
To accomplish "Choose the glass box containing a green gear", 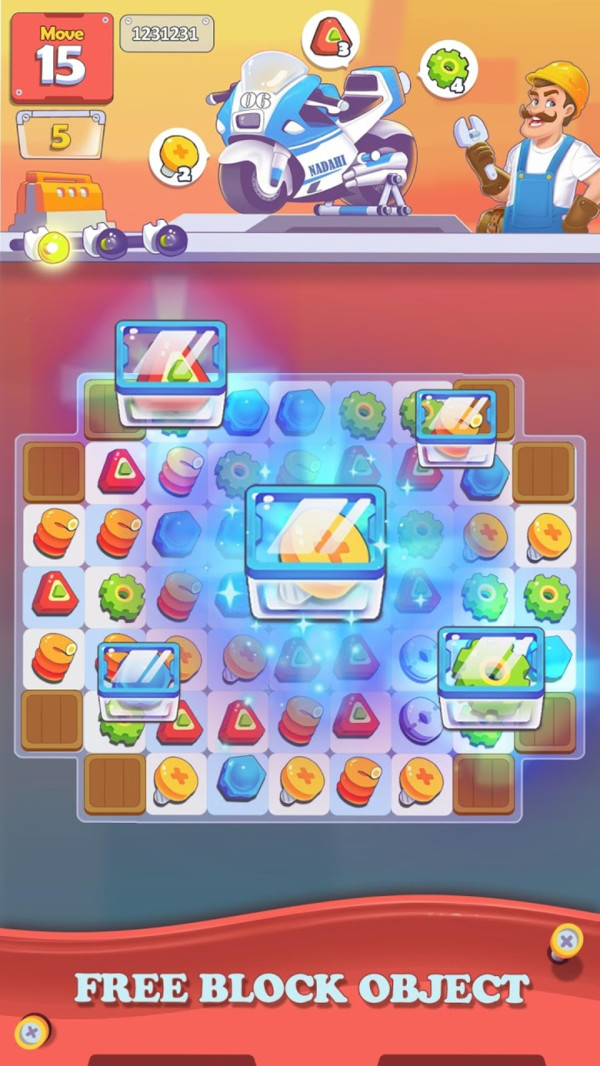I will click(x=490, y=677).
